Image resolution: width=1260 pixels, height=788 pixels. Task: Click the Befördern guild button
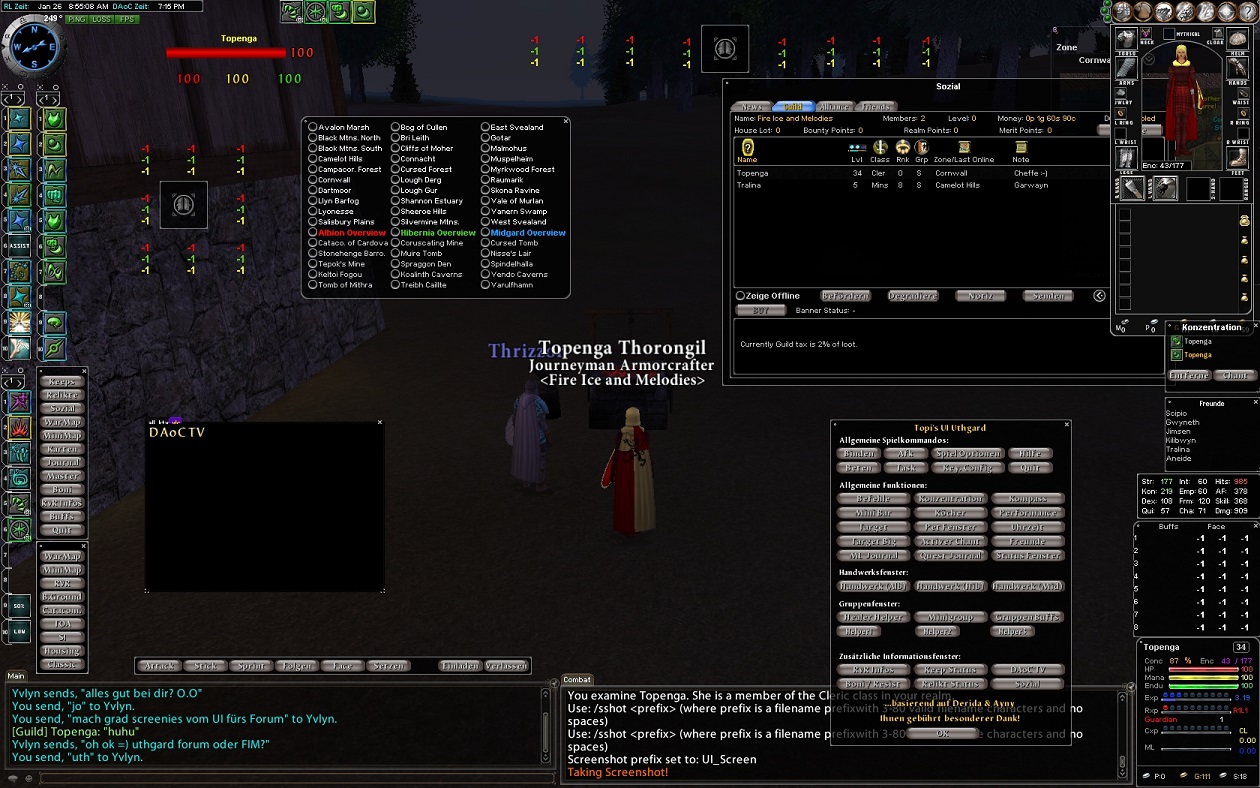[x=845, y=296]
